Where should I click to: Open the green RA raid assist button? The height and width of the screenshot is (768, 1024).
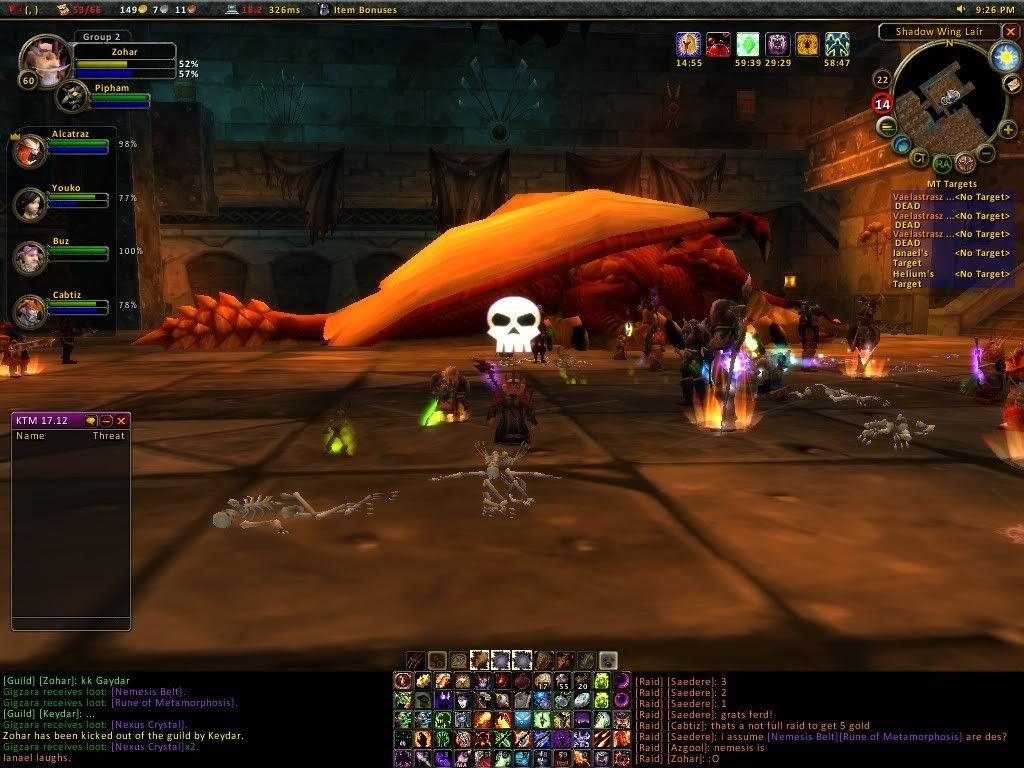pos(942,163)
